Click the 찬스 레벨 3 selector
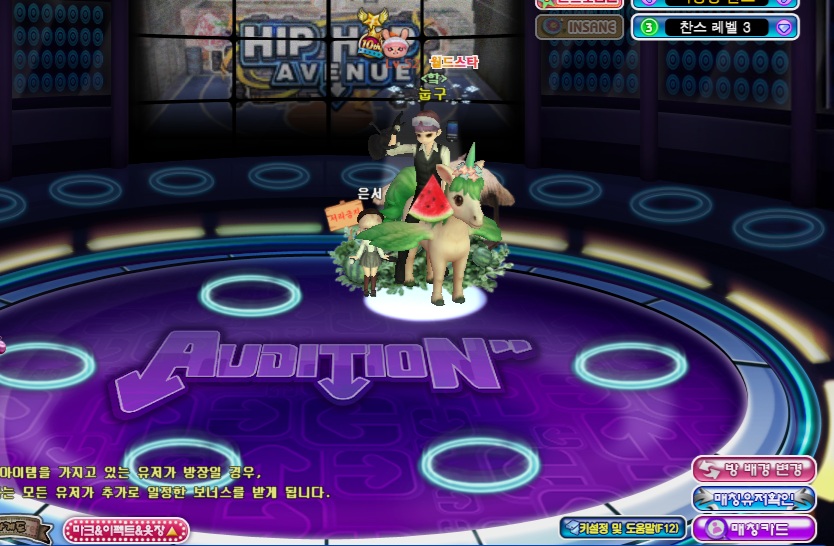 tap(714, 27)
